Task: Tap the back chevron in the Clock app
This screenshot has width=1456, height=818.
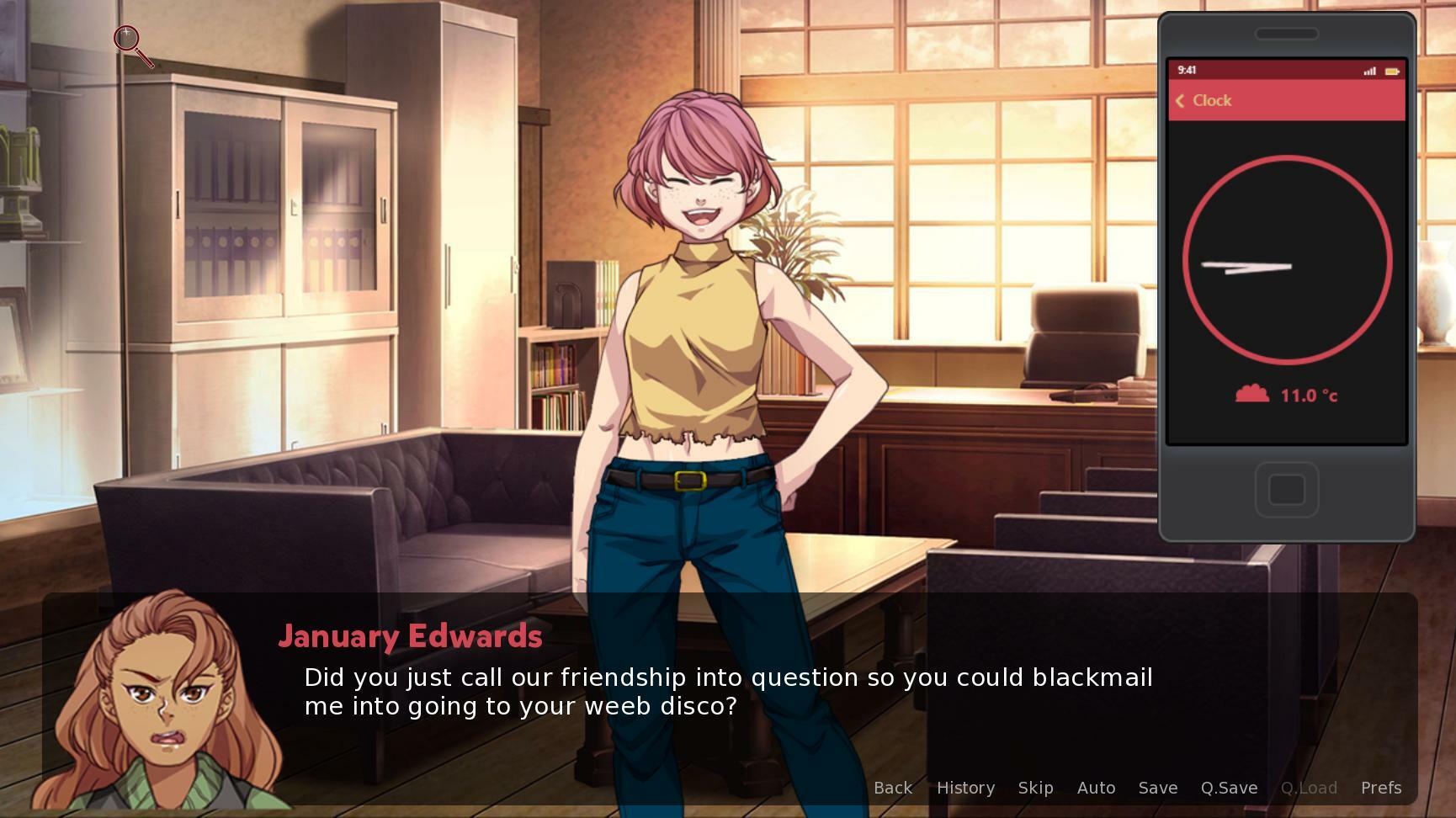Action: pos(1182,101)
